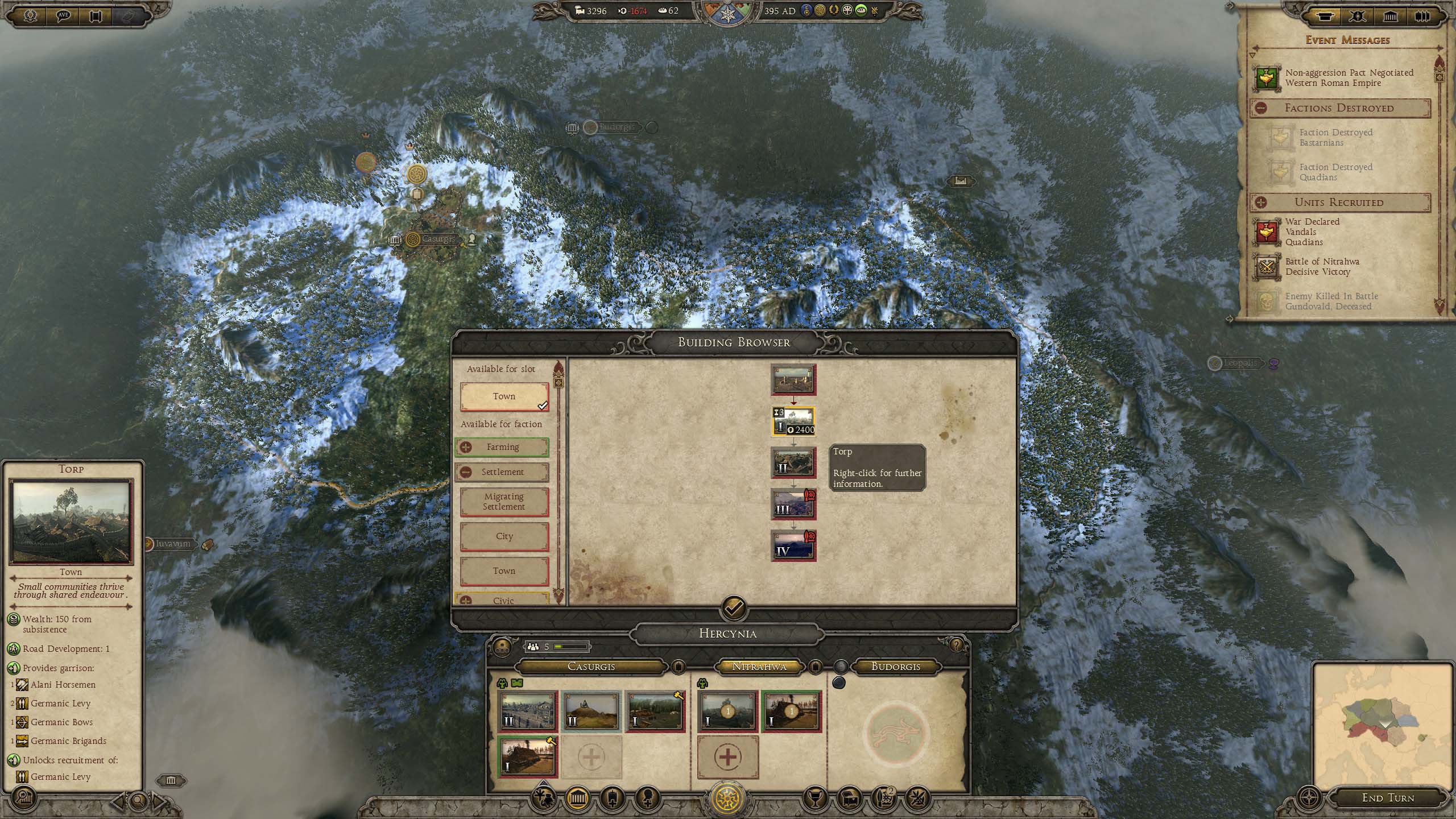This screenshot has height=819, width=1456.
Task: Open the province help question mark
Action: pyautogui.click(x=956, y=644)
